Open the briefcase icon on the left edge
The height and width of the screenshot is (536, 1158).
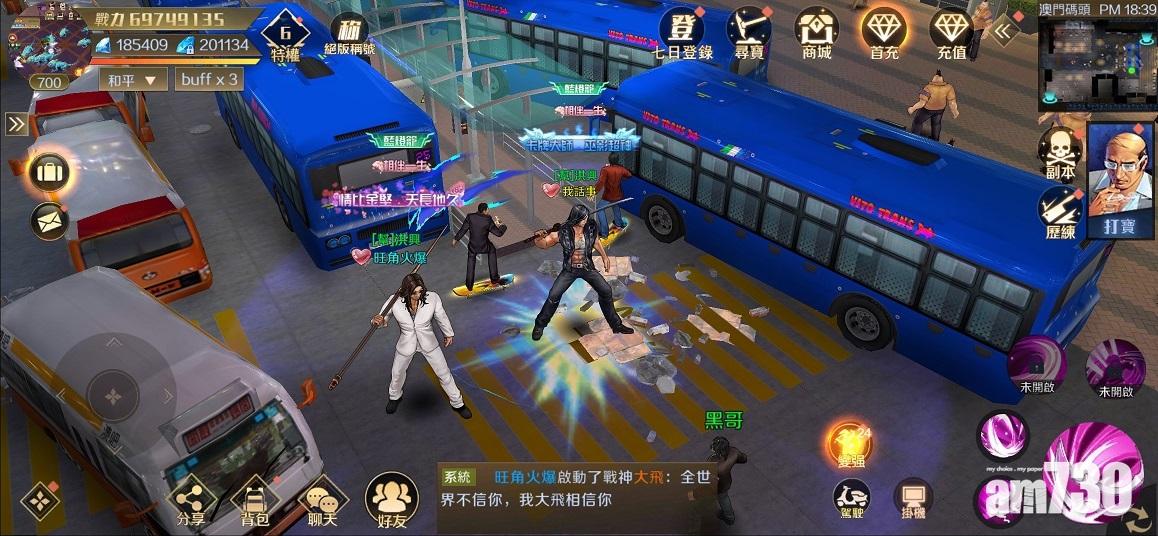[48, 172]
